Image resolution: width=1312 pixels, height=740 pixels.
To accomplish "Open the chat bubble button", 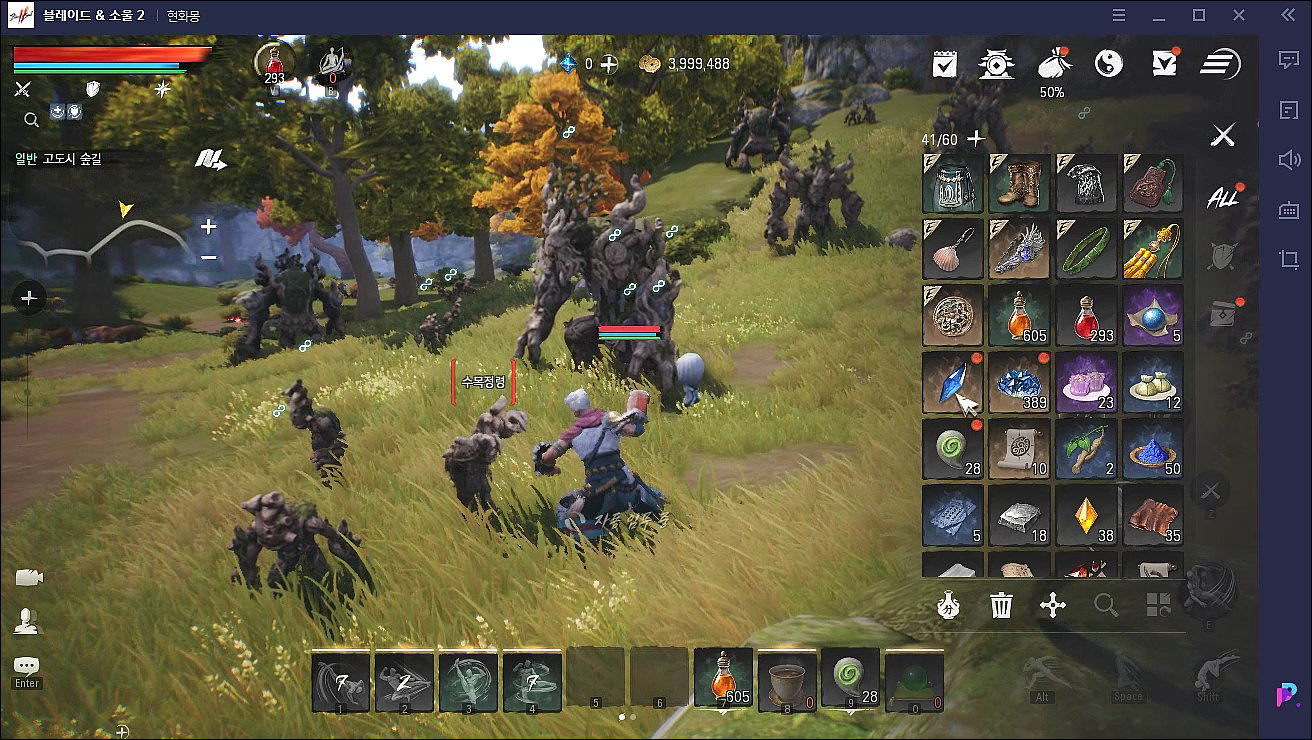I will [x=27, y=666].
